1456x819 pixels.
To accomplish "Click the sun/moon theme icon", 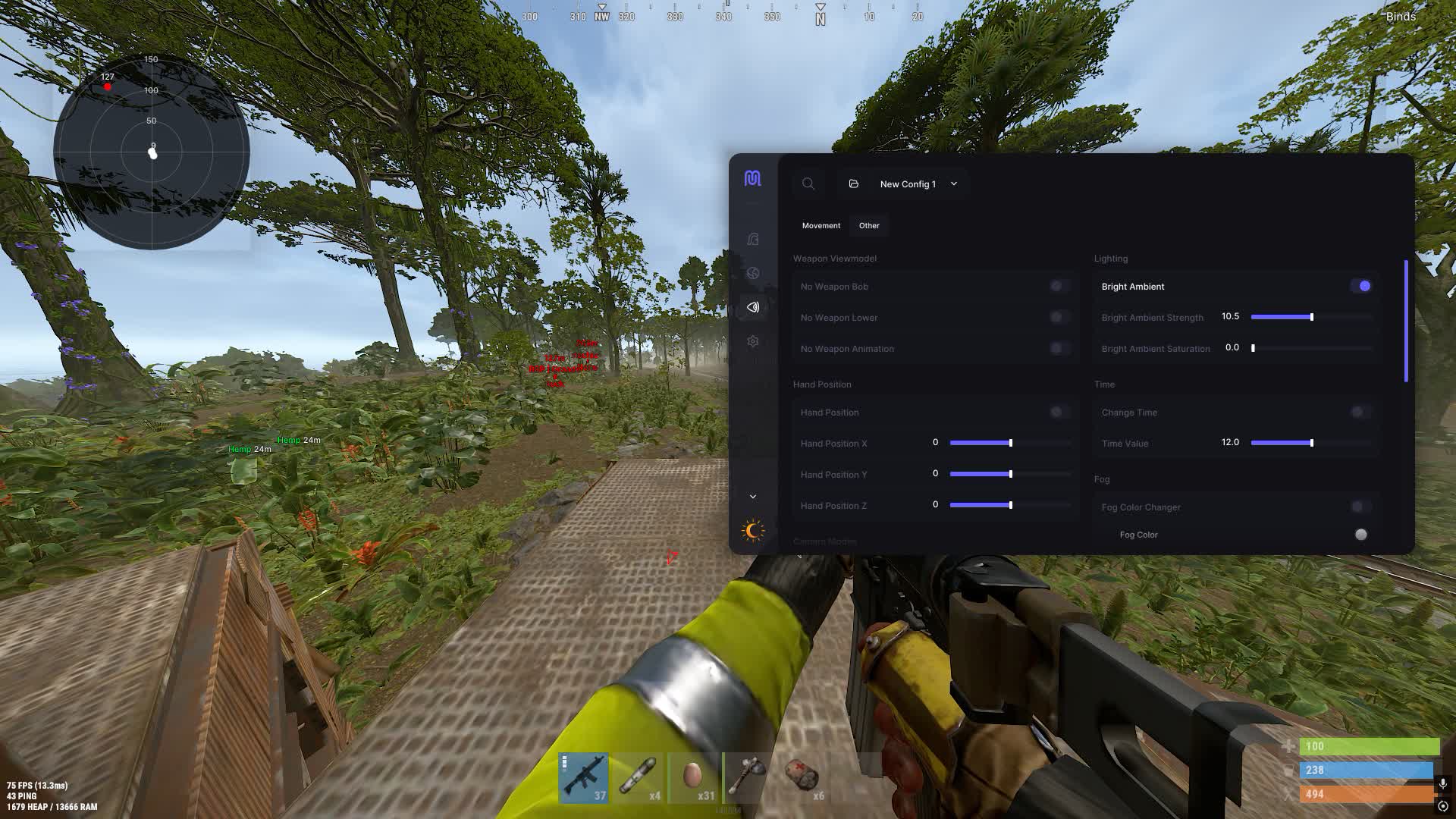I will [752, 531].
